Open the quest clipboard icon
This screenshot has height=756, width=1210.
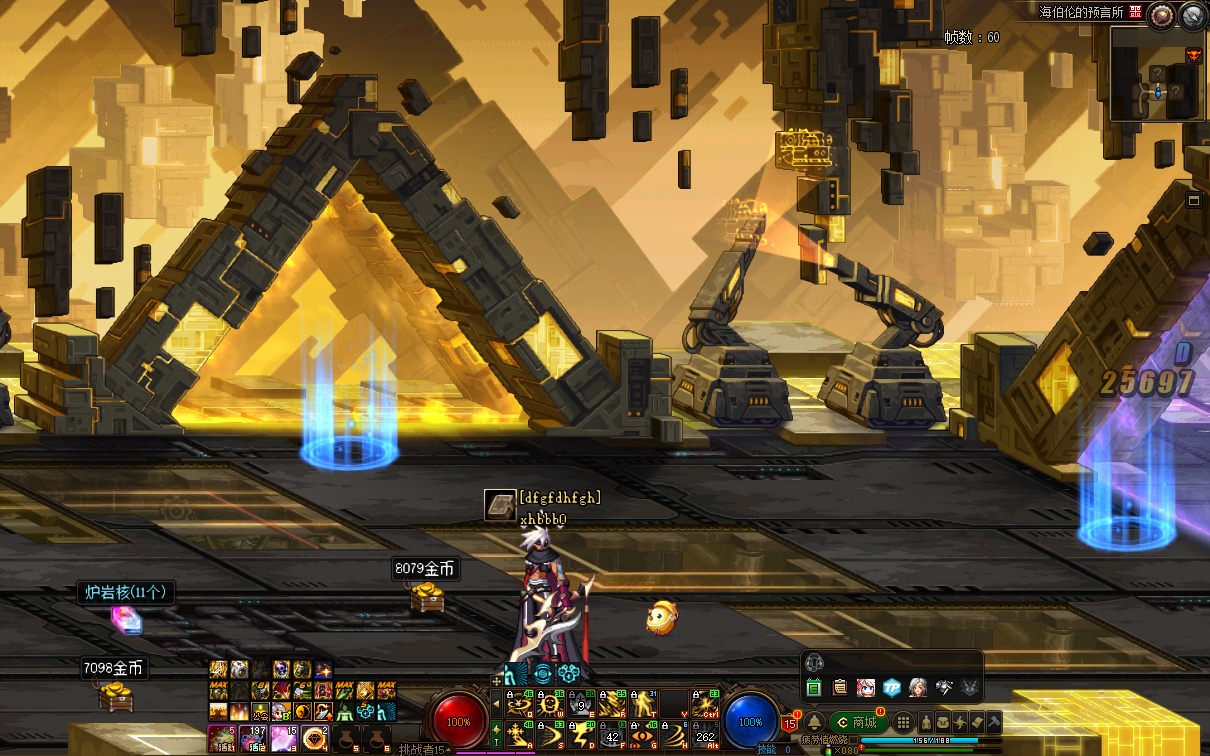(839, 687)
